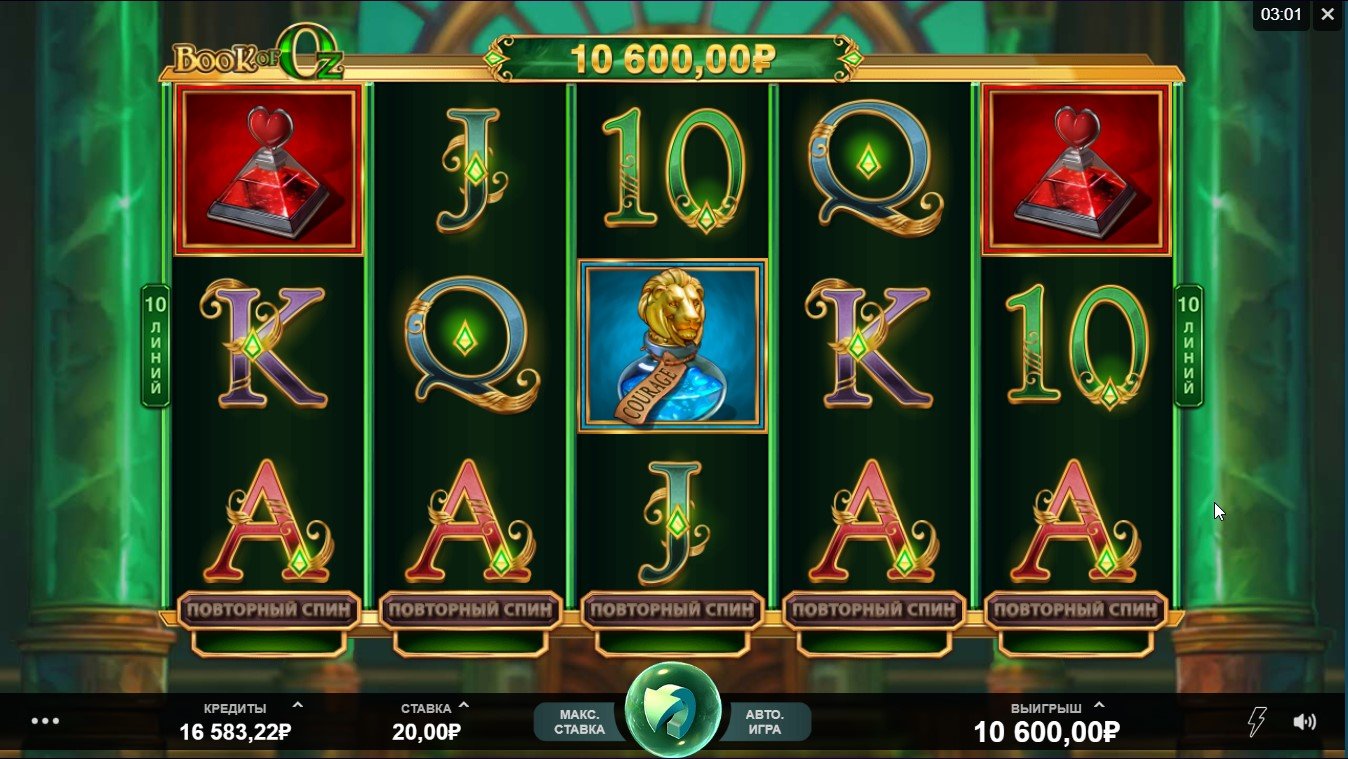This screenshot has height=759, width=1348.
Task: Spin the reels with the green orb
Action: click(673, 709)
